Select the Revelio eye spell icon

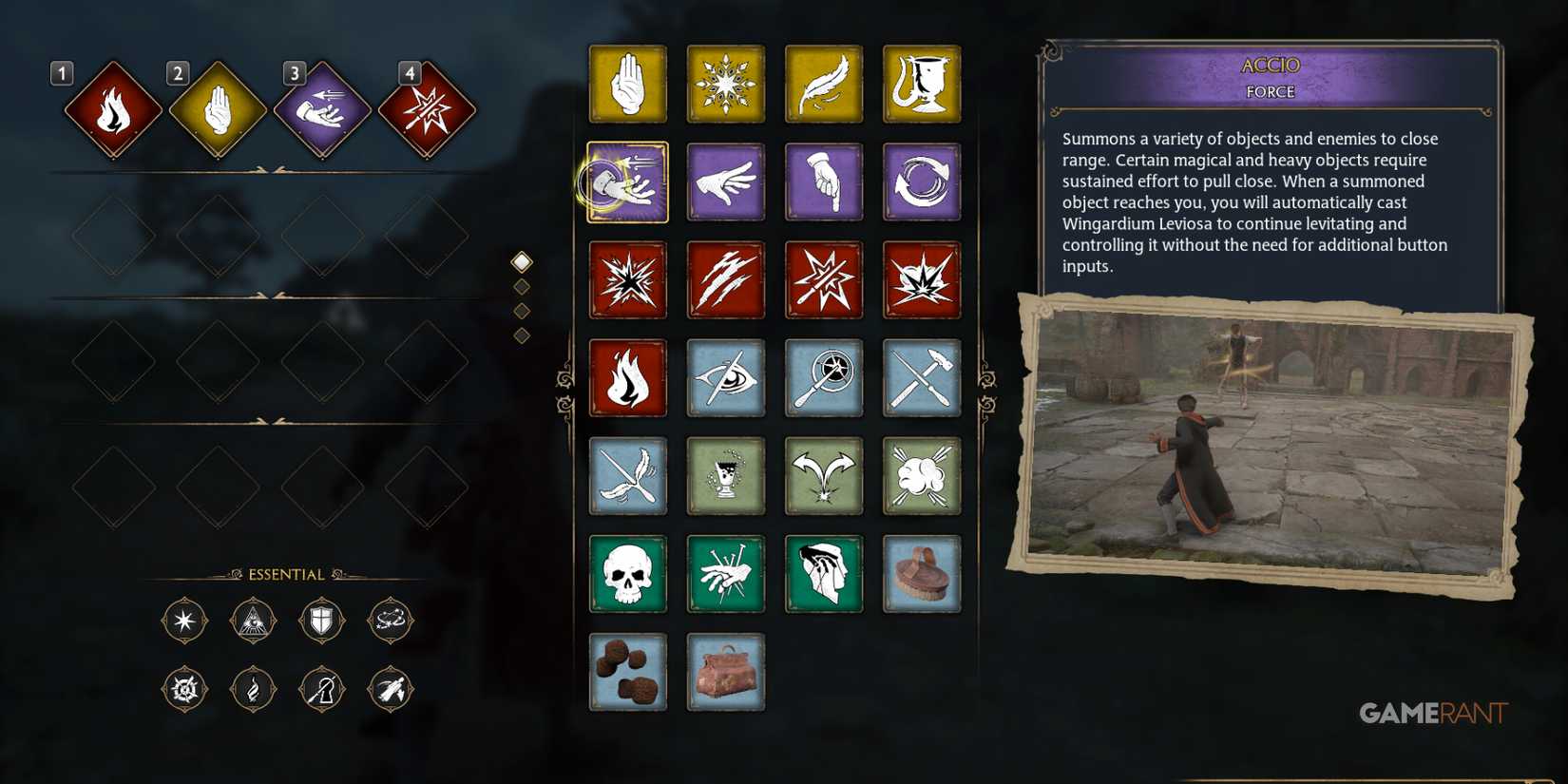[x=726, y=377]
